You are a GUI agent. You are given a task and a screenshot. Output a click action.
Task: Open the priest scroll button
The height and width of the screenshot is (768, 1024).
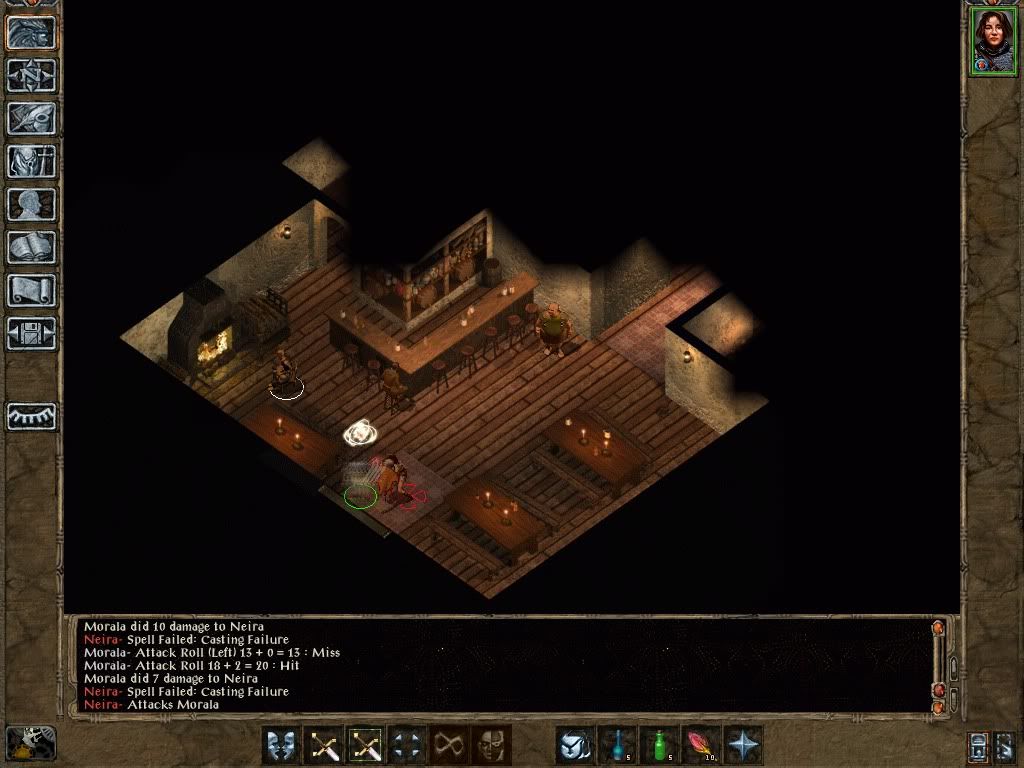(x=31, y=290)
